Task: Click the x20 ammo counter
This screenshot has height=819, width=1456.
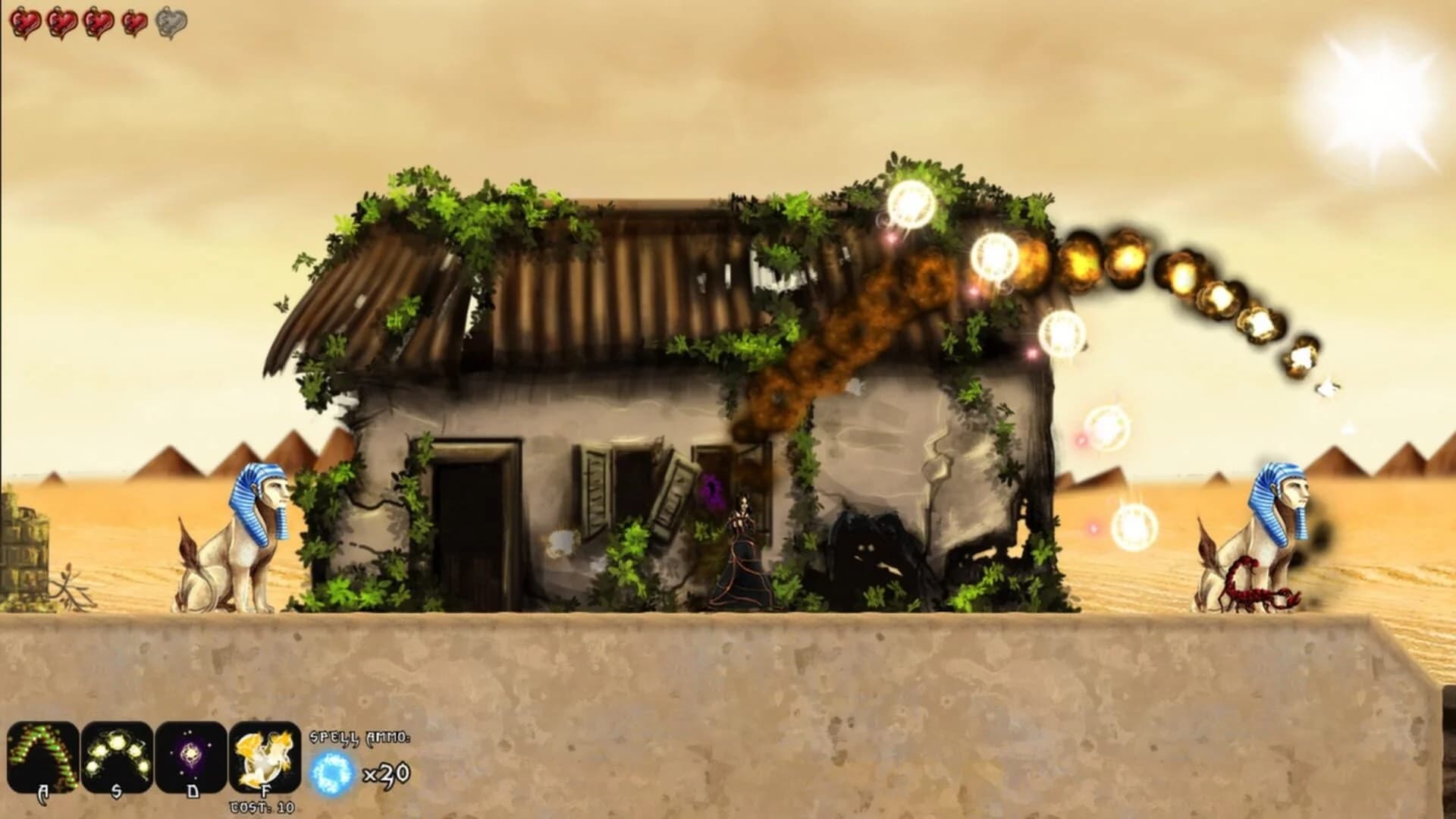Action: pyautogui.click(x=388, y=773)
